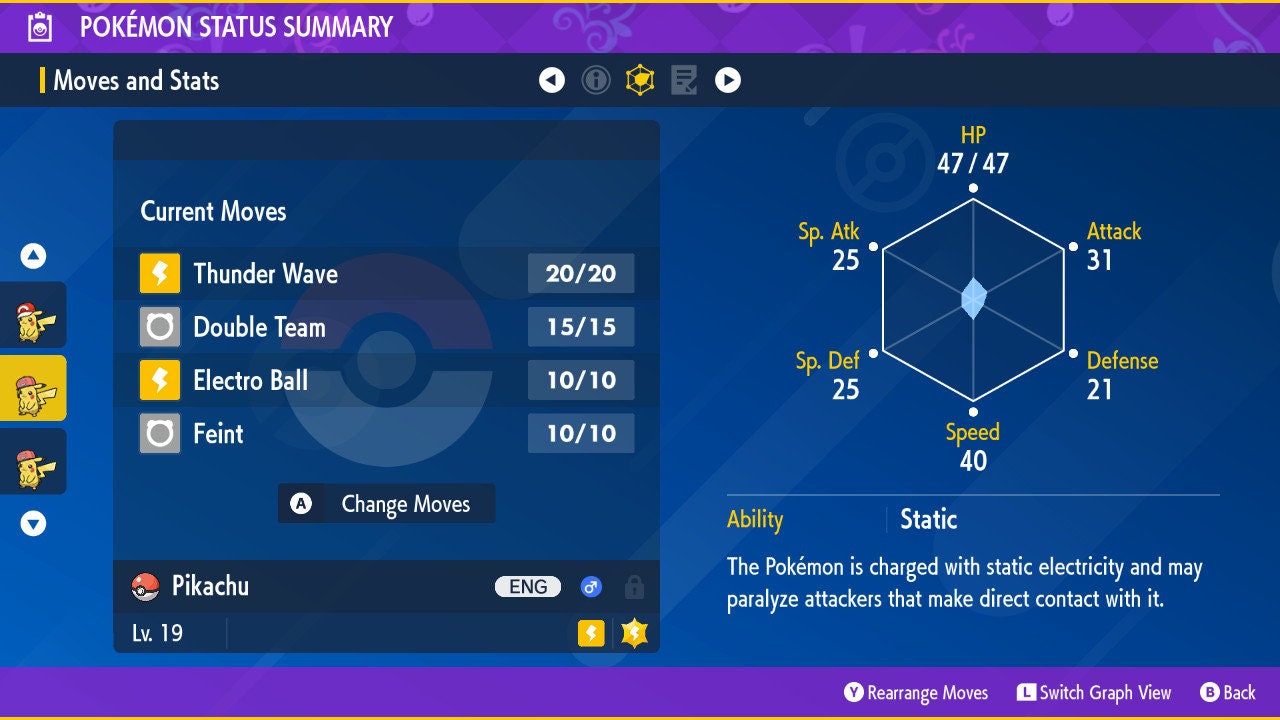Switch to the hexagon stats tab
Viewport: 1280px width, 720px height.
coord(640,80)
